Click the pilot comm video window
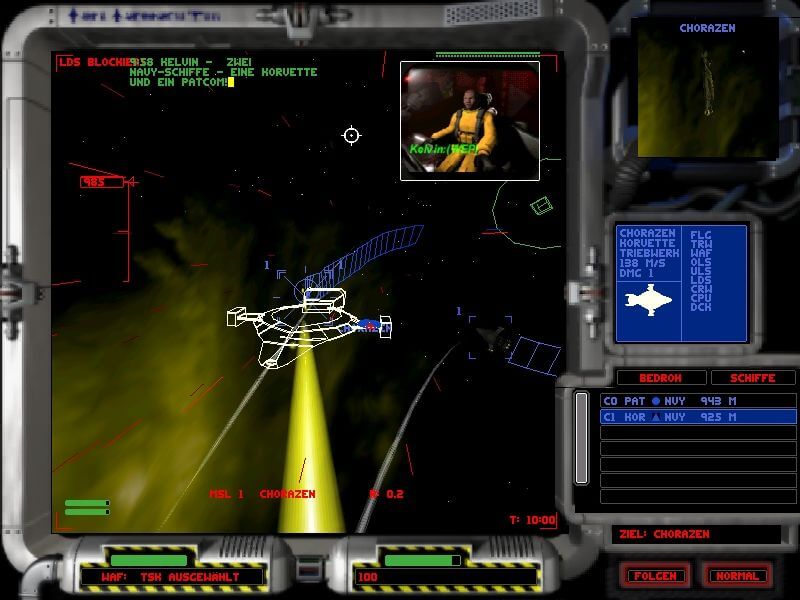This screenshot has height=600, width=800. (x=469, y=120)
